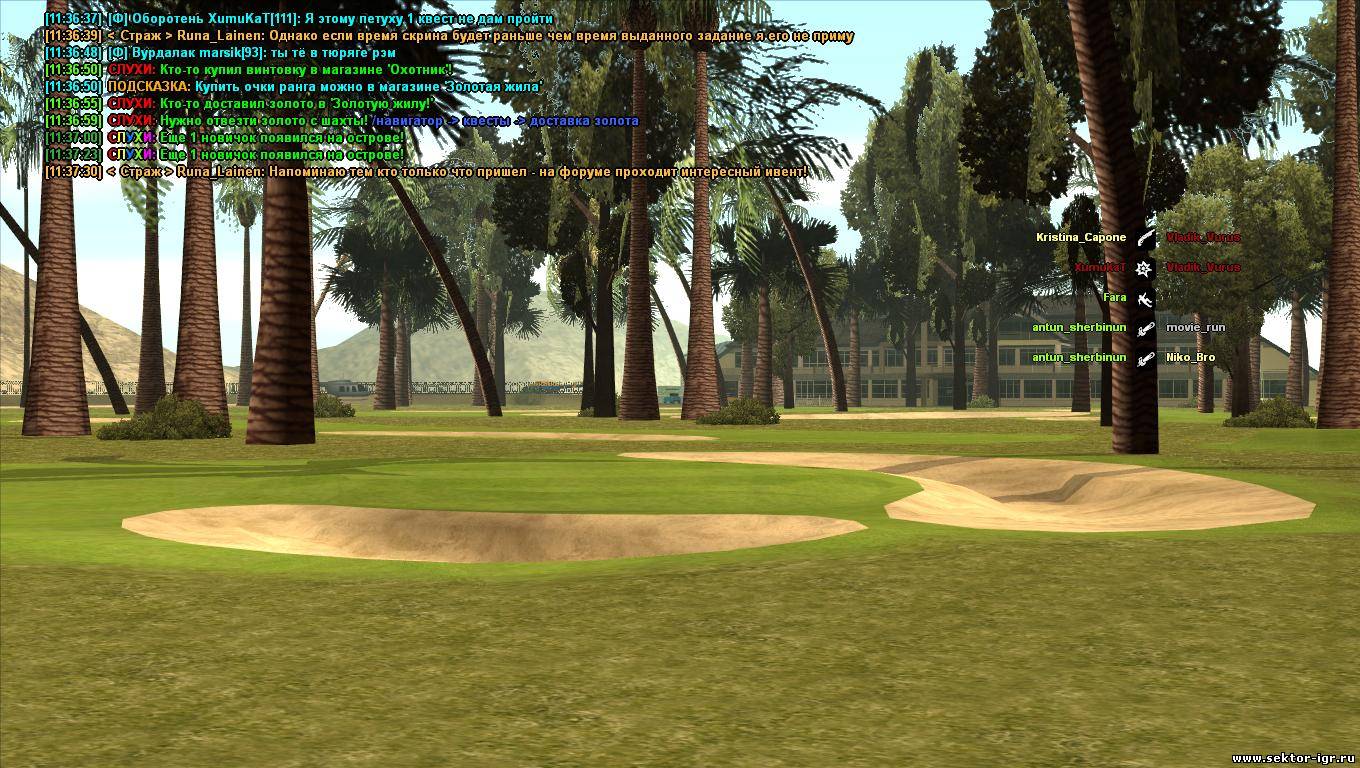The image size is (1360, 768).
Task: Click movie_run's name in the kill feed
Action: pos(1195,327)
